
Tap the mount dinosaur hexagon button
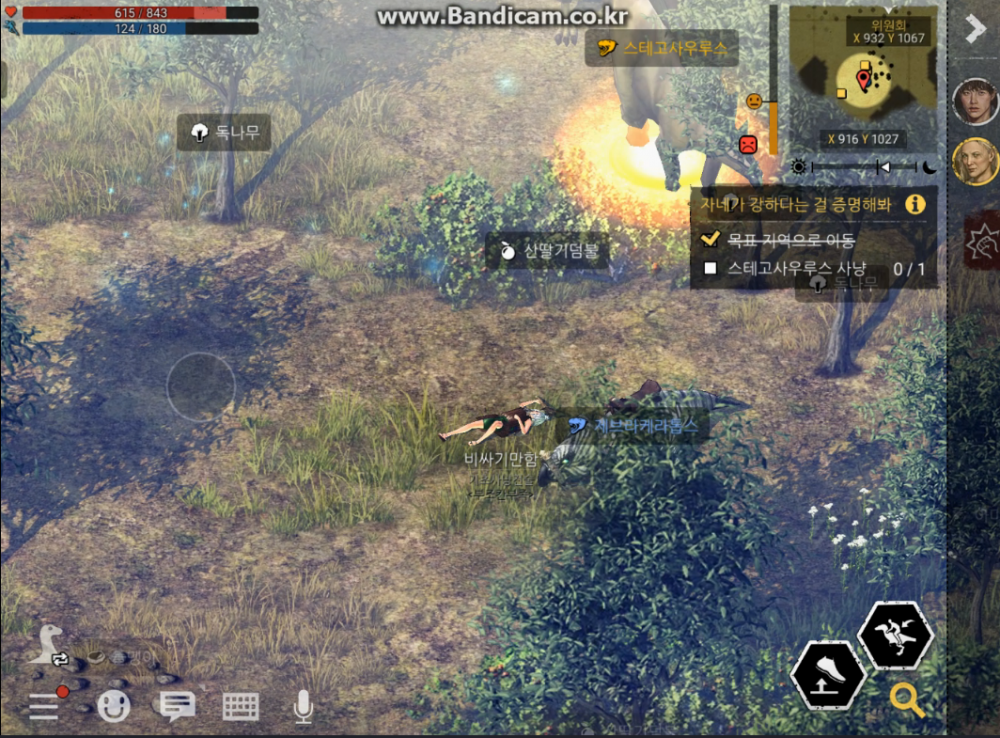pos(895,635)
